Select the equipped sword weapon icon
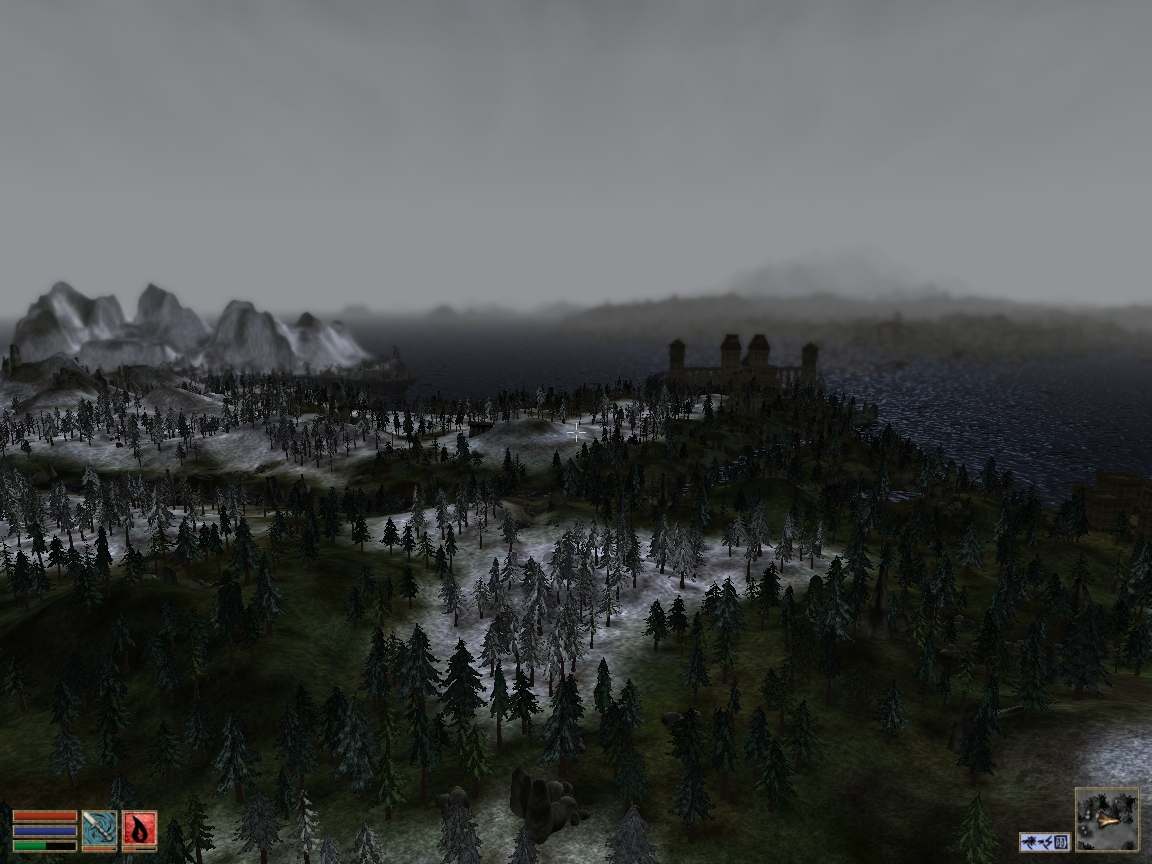 (99, 830)
